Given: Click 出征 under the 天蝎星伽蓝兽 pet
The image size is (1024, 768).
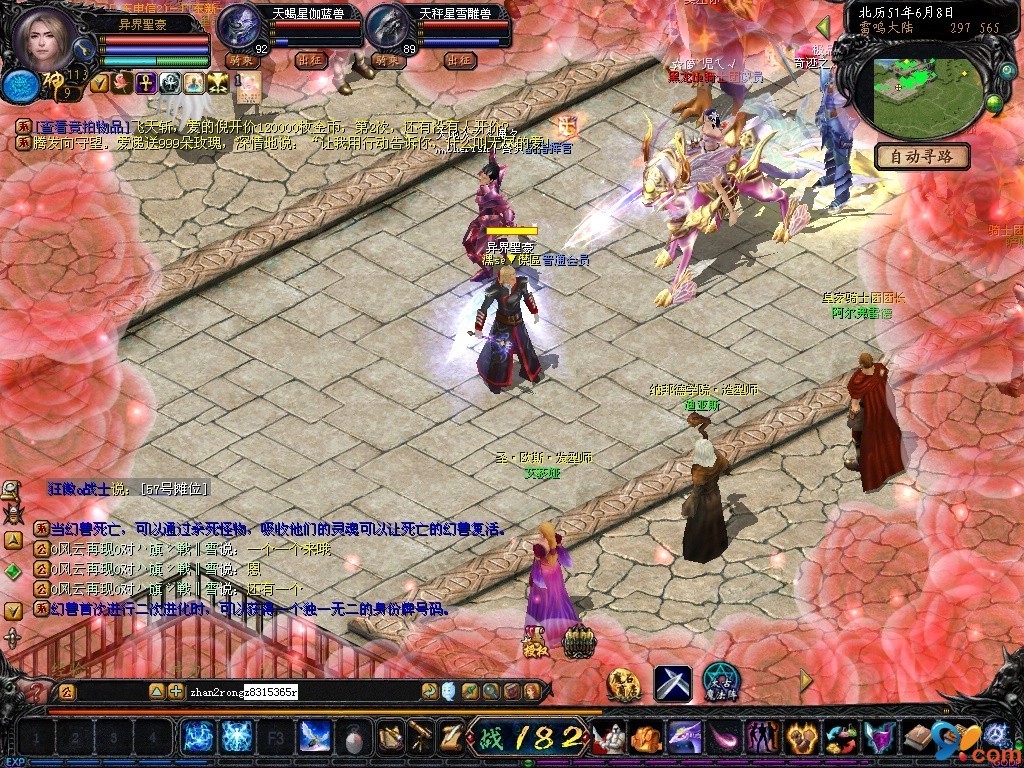Looking at the screenshot, I should (311, 60).
